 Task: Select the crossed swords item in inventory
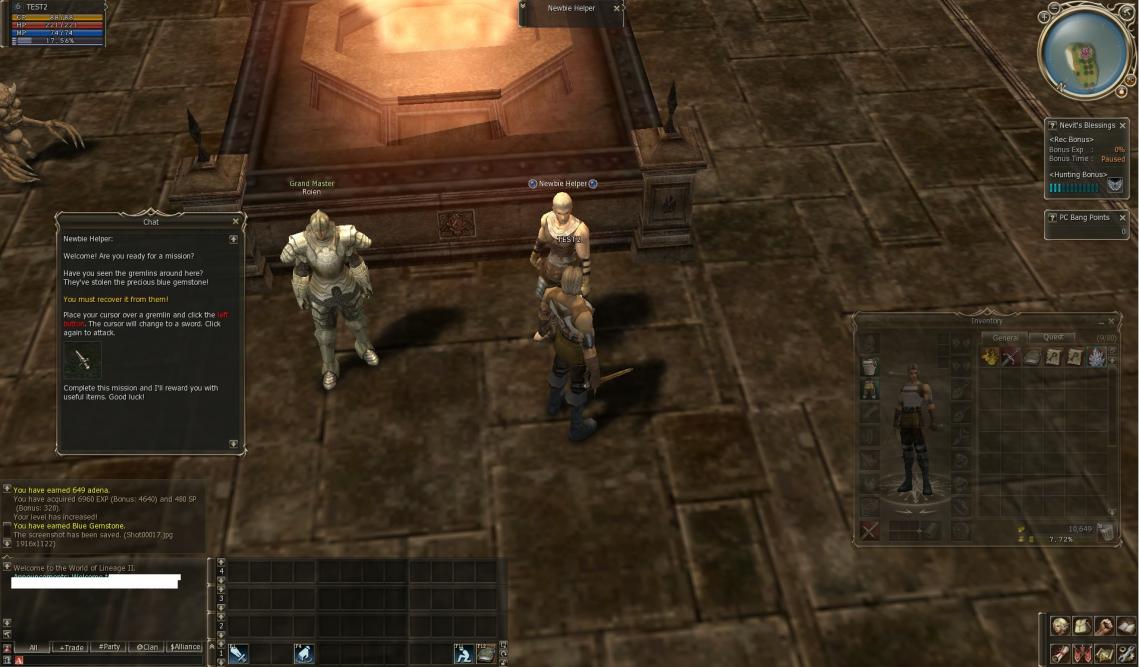1011,357
